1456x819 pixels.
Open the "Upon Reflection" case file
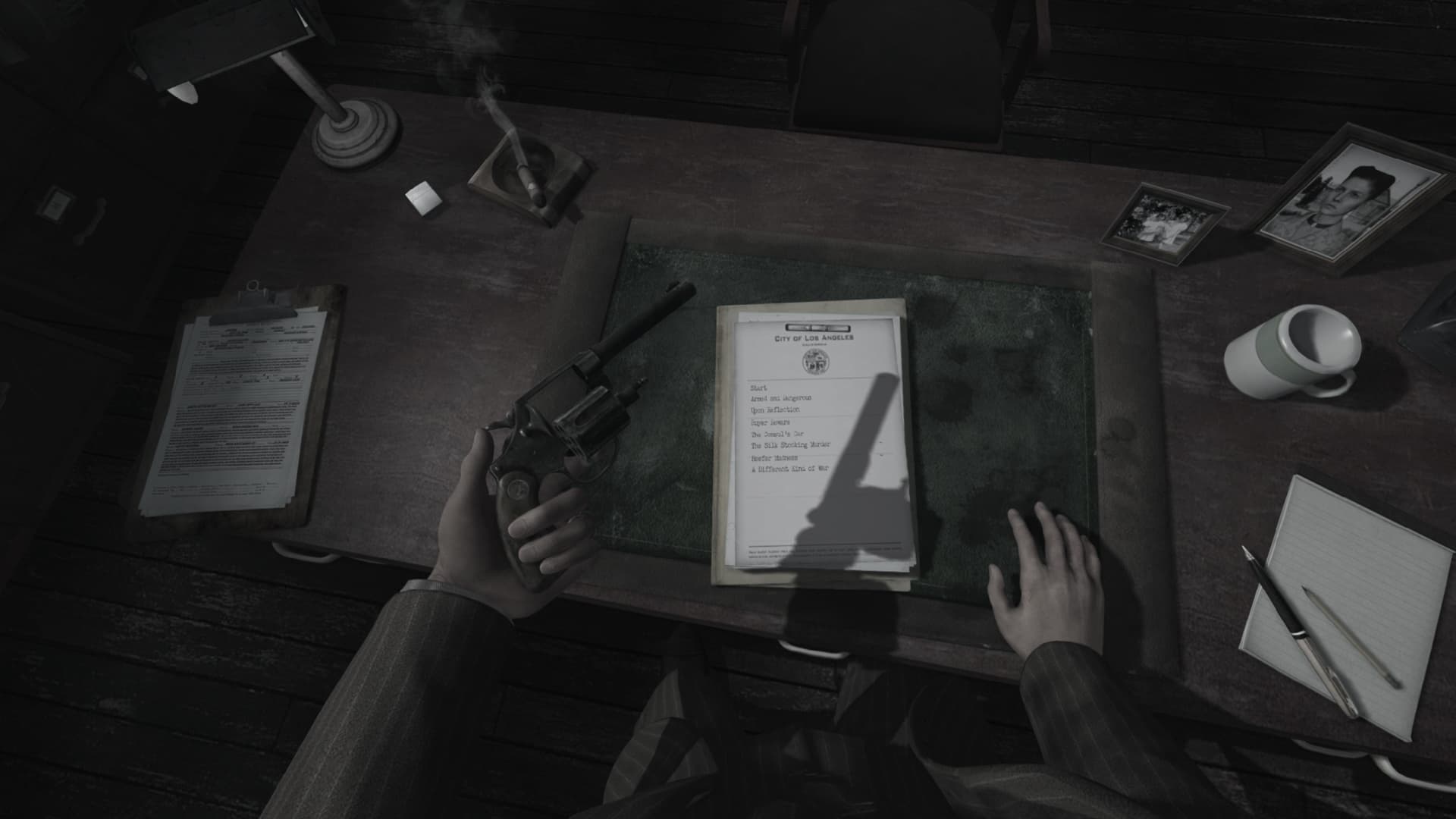click(x=775, y=409)
